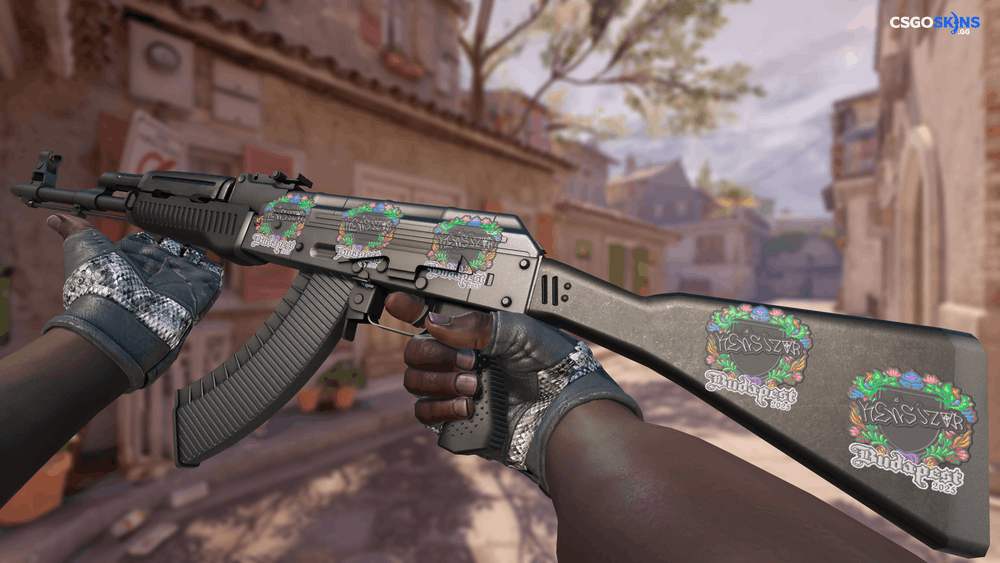The width and height of the screenshot is (1000, 563).
Task: Click the CSGOSKINS.GG logo watermark
Action: (934, 24)
